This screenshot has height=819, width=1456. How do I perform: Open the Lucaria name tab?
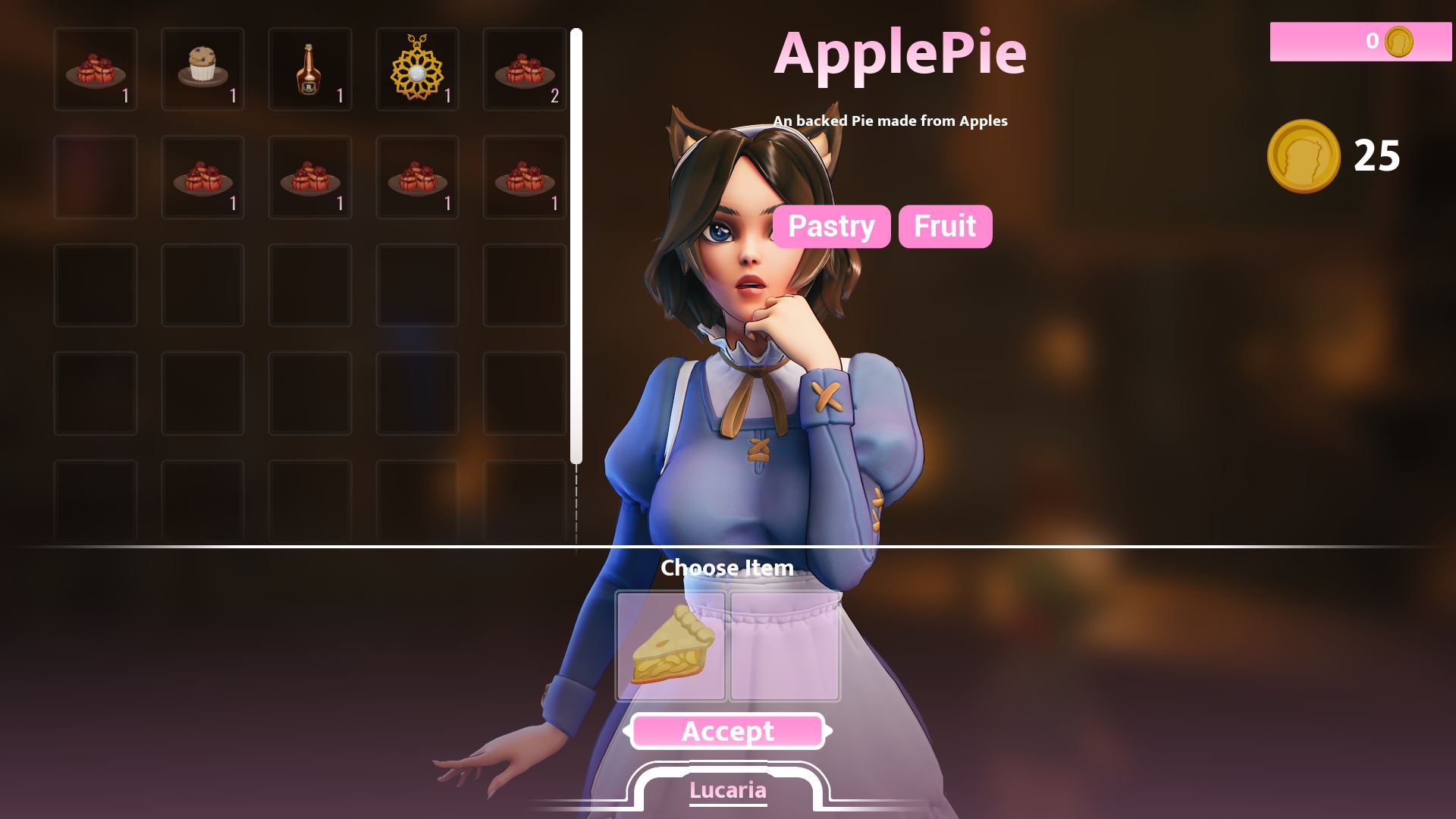727,790
